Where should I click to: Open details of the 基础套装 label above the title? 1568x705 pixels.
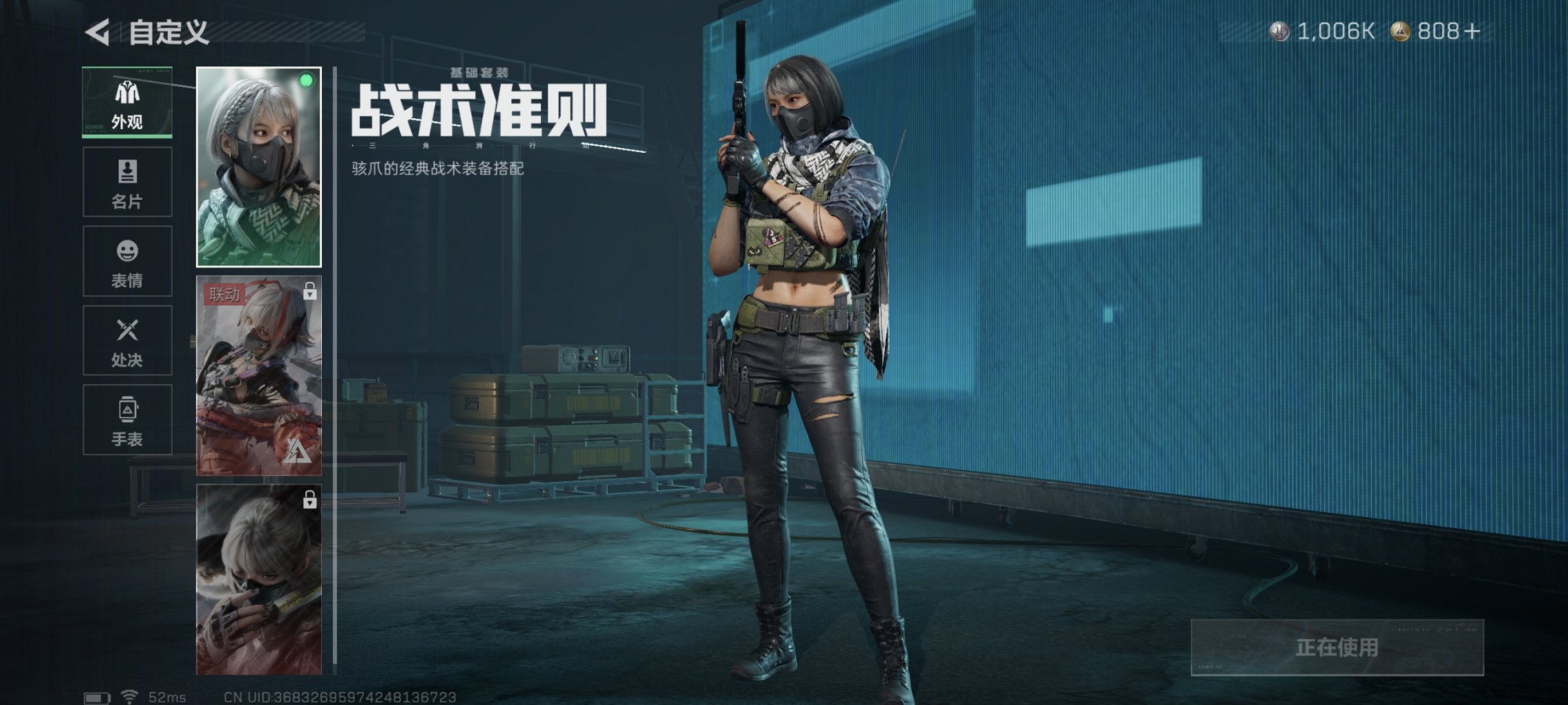point(477,72)
